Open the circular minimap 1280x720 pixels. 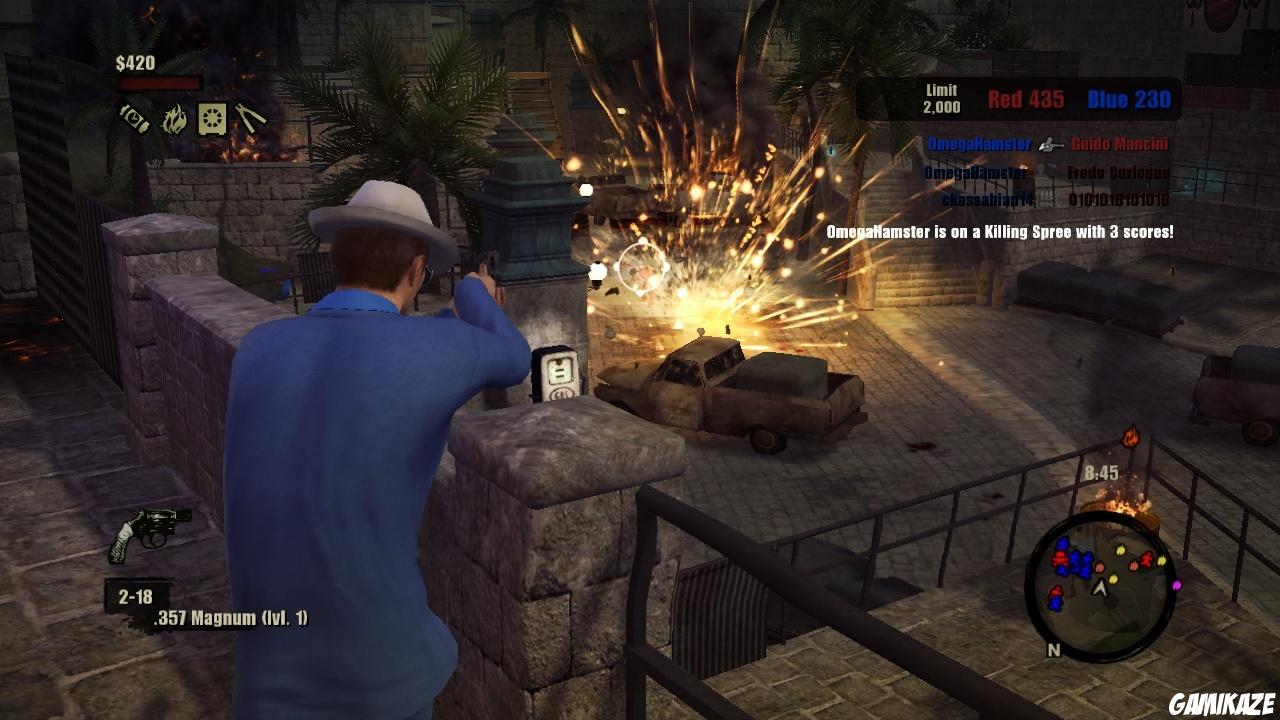click(x=1098, y=583)
